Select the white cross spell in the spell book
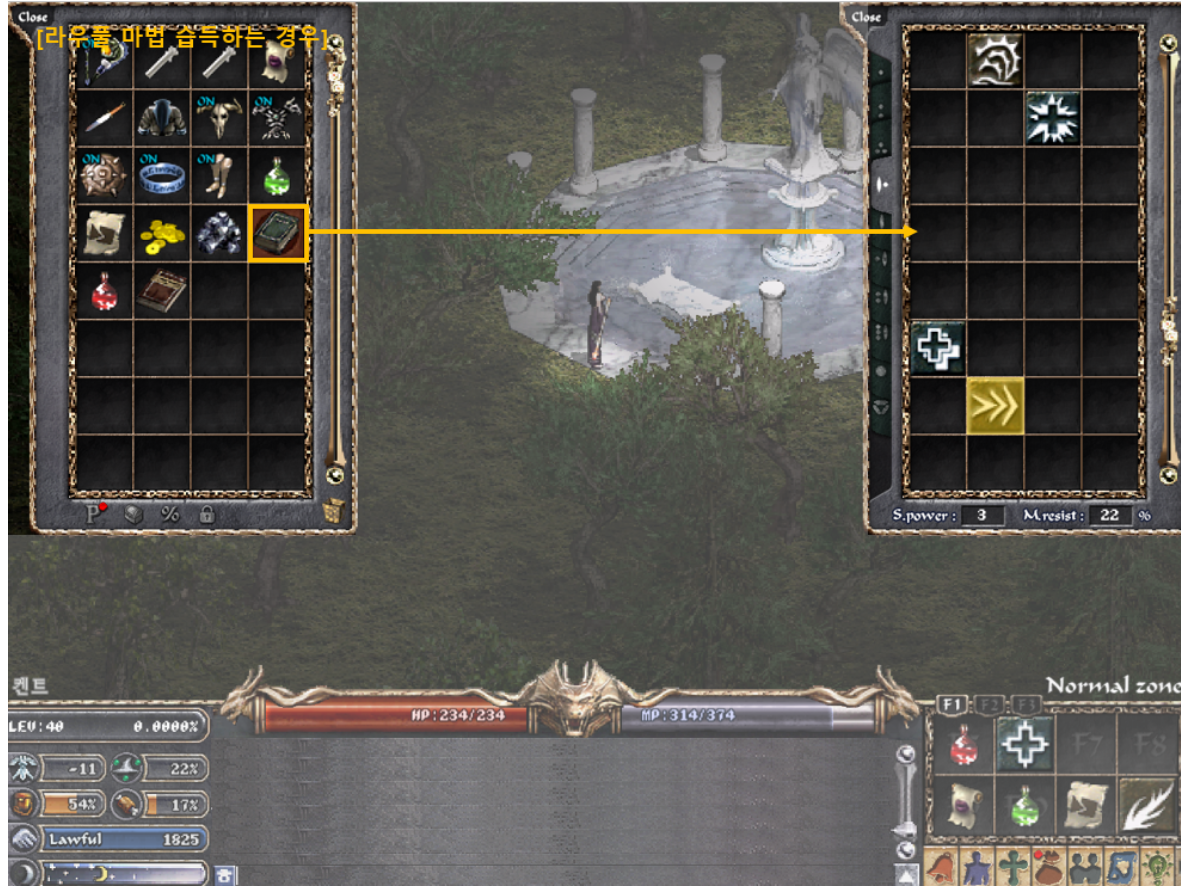 (x=938, y=348)
